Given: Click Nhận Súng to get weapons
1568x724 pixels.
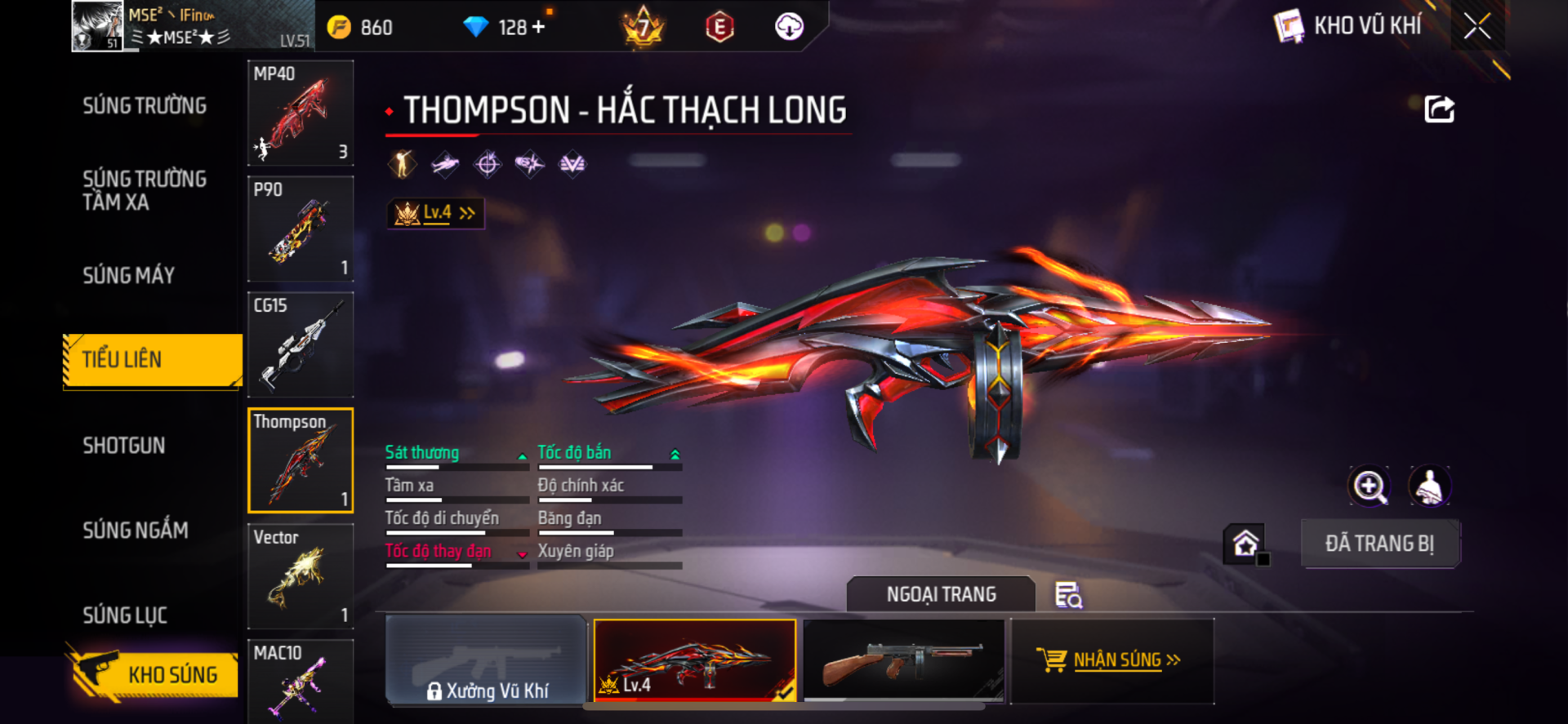Looking at the screenshot, I should 1112,660.
